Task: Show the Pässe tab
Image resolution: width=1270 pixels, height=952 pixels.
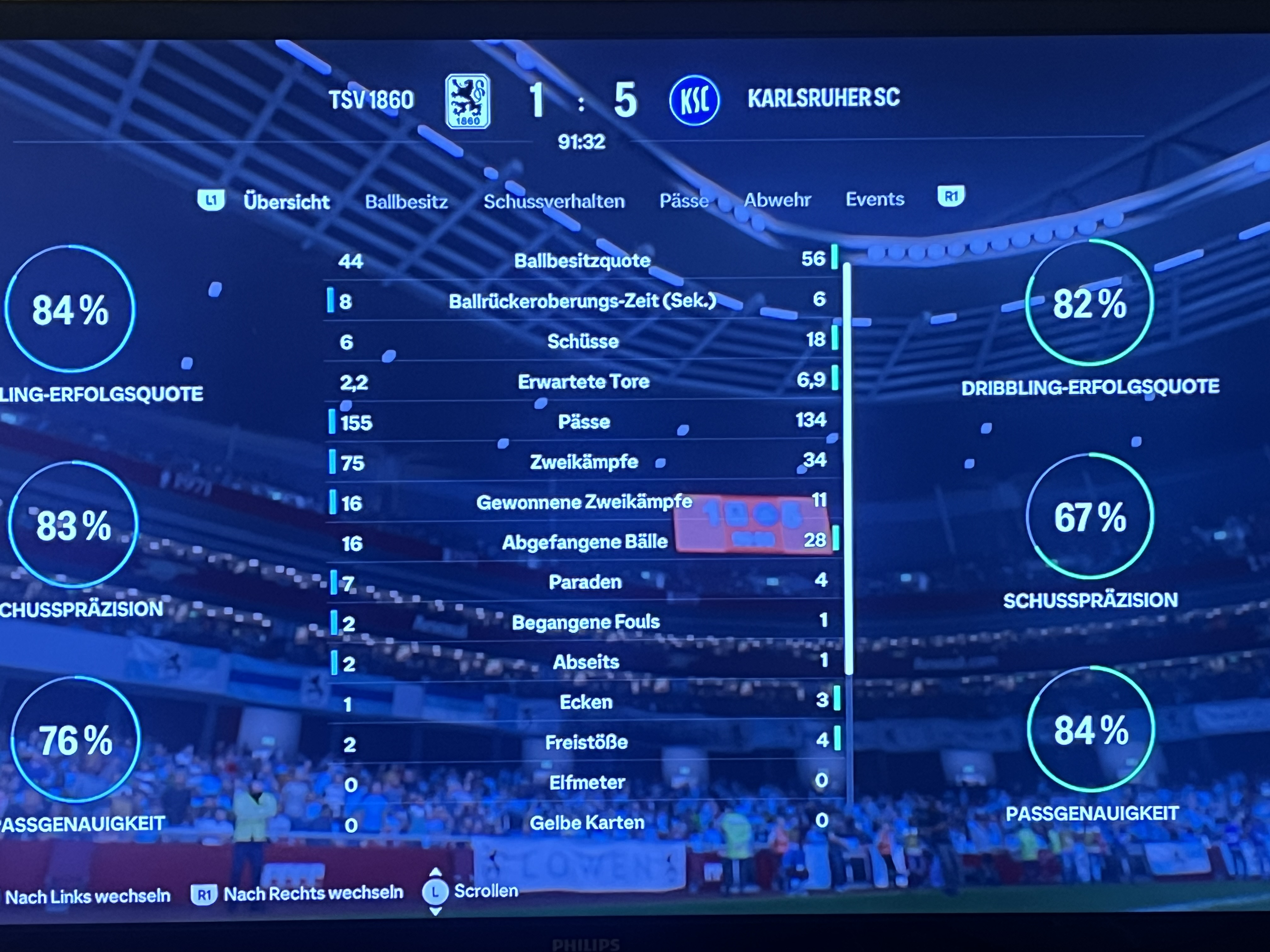Action: point(683,200)
